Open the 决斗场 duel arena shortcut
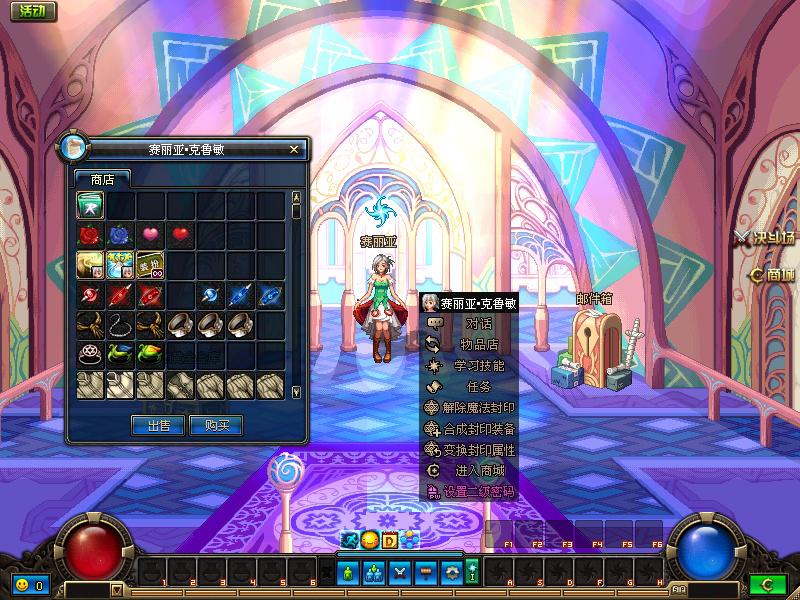 click(x=766, y=238)
